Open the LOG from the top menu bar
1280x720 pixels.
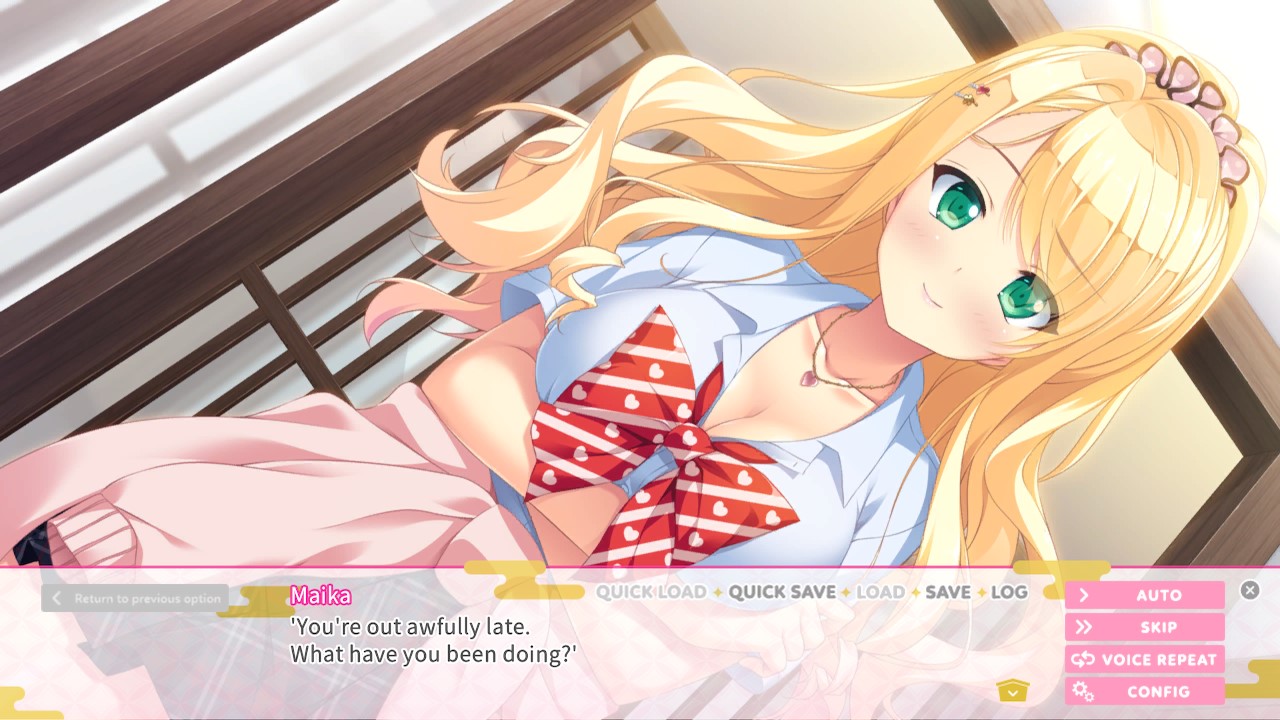coord(1009,592)
